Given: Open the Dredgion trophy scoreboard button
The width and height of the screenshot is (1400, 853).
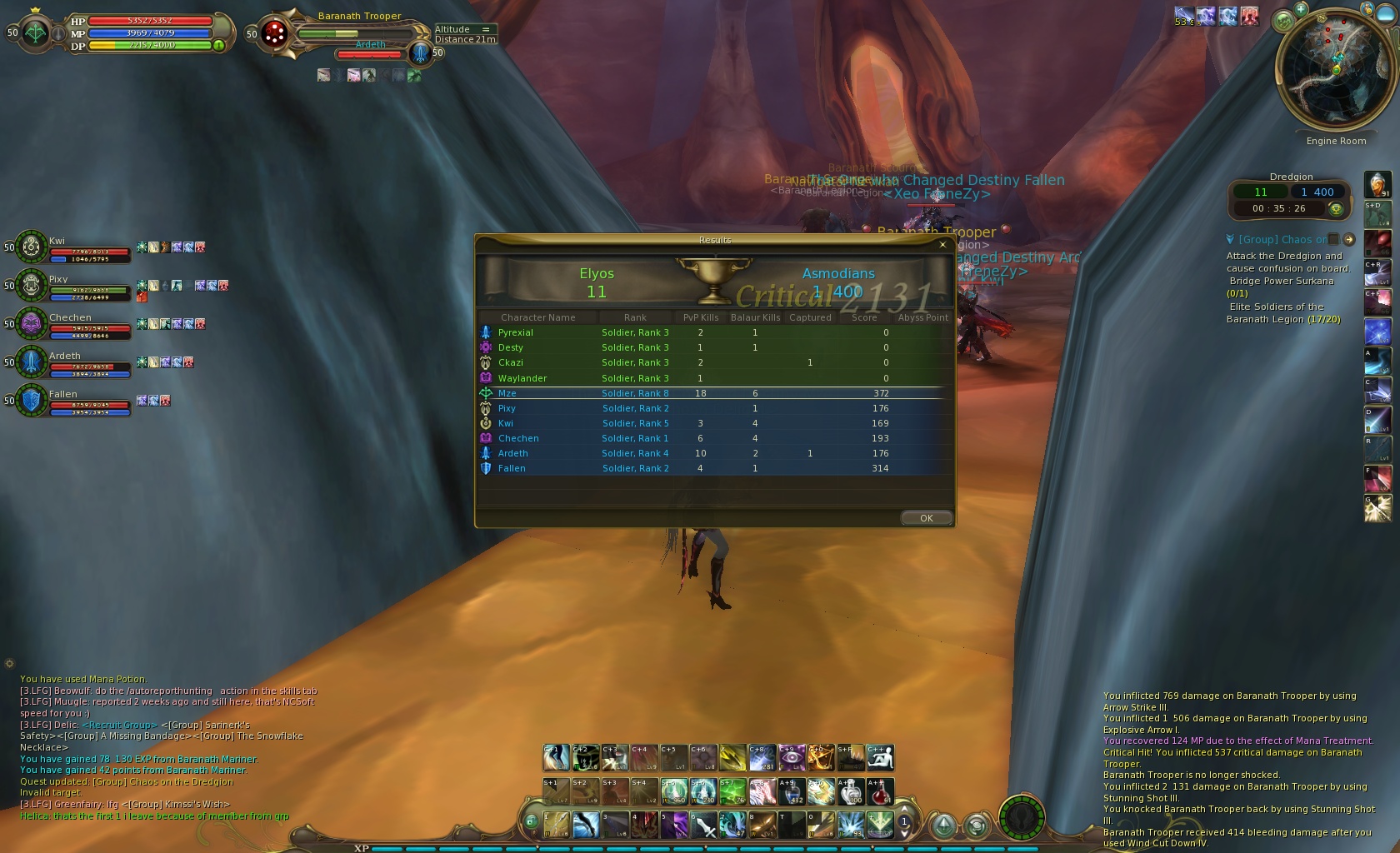Looking at the screenshot, I should click(x=1337, y=208).
